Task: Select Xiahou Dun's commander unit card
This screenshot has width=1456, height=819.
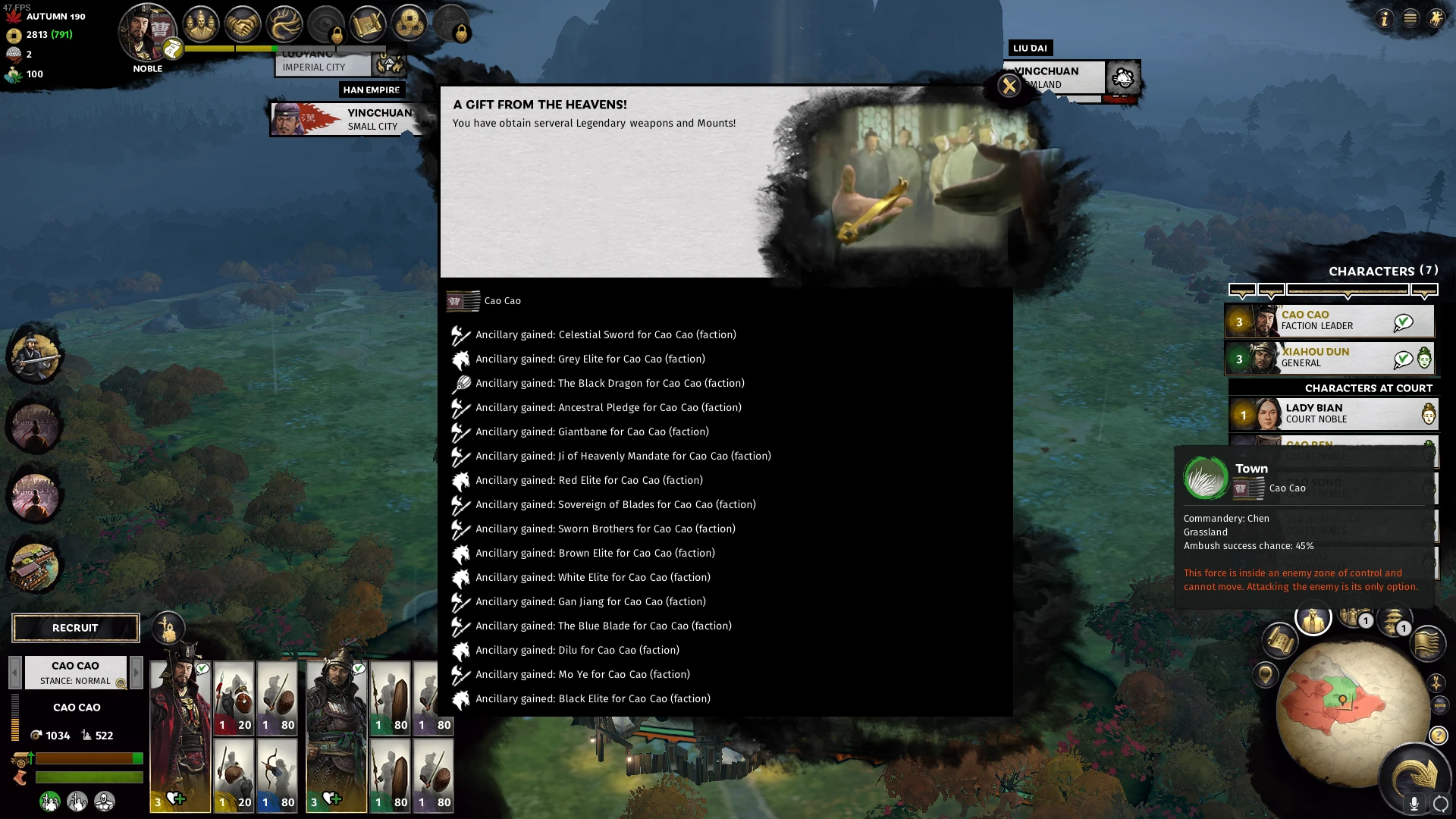Action: coord(337,736)
